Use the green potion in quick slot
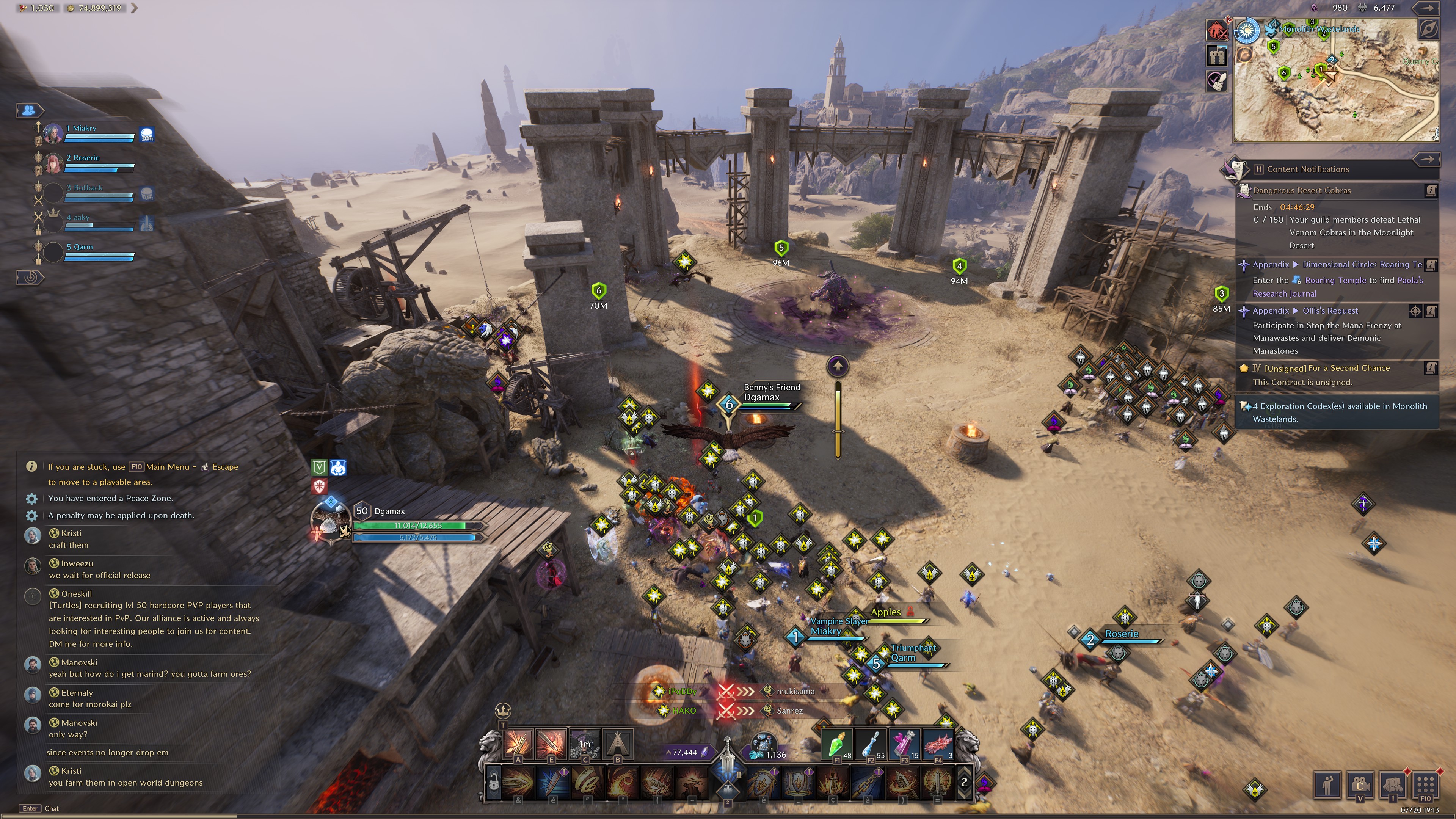The height and width of the screenshot is (819, 1456). click(x=836, y=744)
